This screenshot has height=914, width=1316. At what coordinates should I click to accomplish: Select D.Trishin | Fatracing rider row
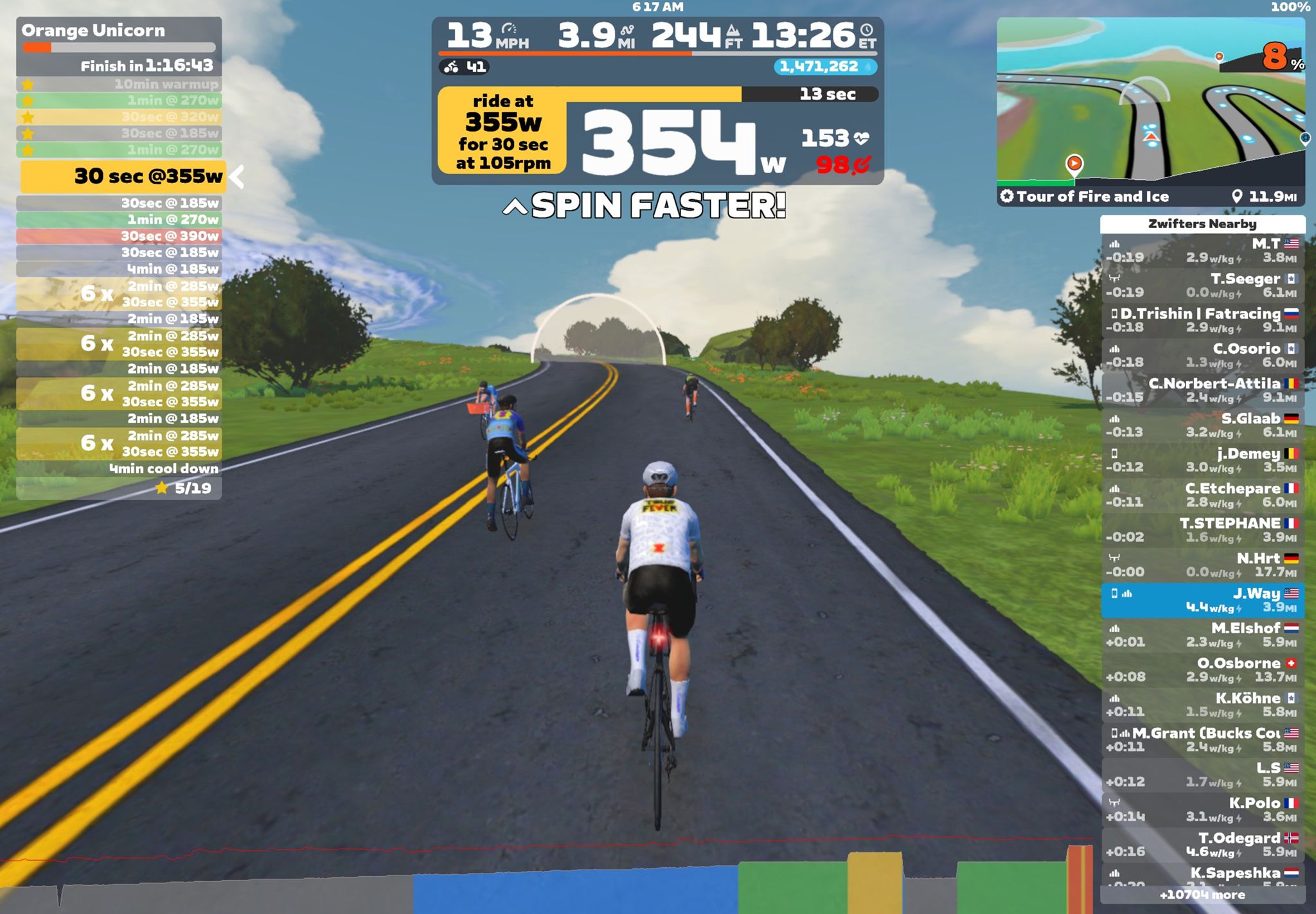(x=1202, y=321)
